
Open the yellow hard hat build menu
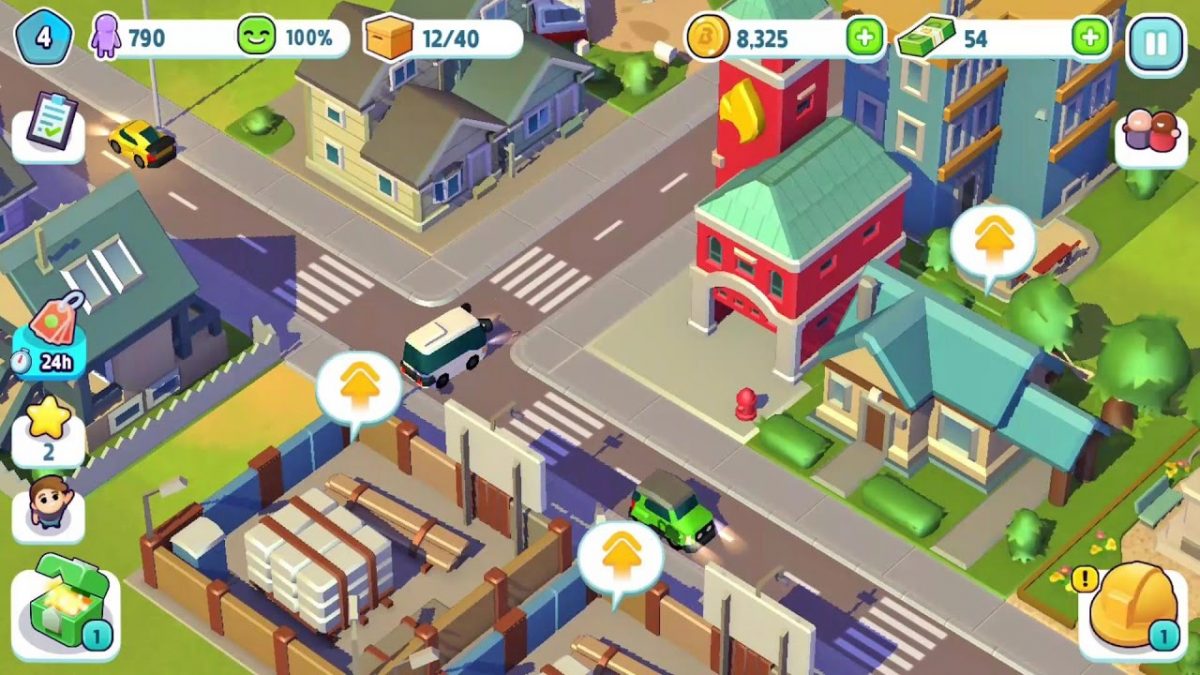point(1132,607)
